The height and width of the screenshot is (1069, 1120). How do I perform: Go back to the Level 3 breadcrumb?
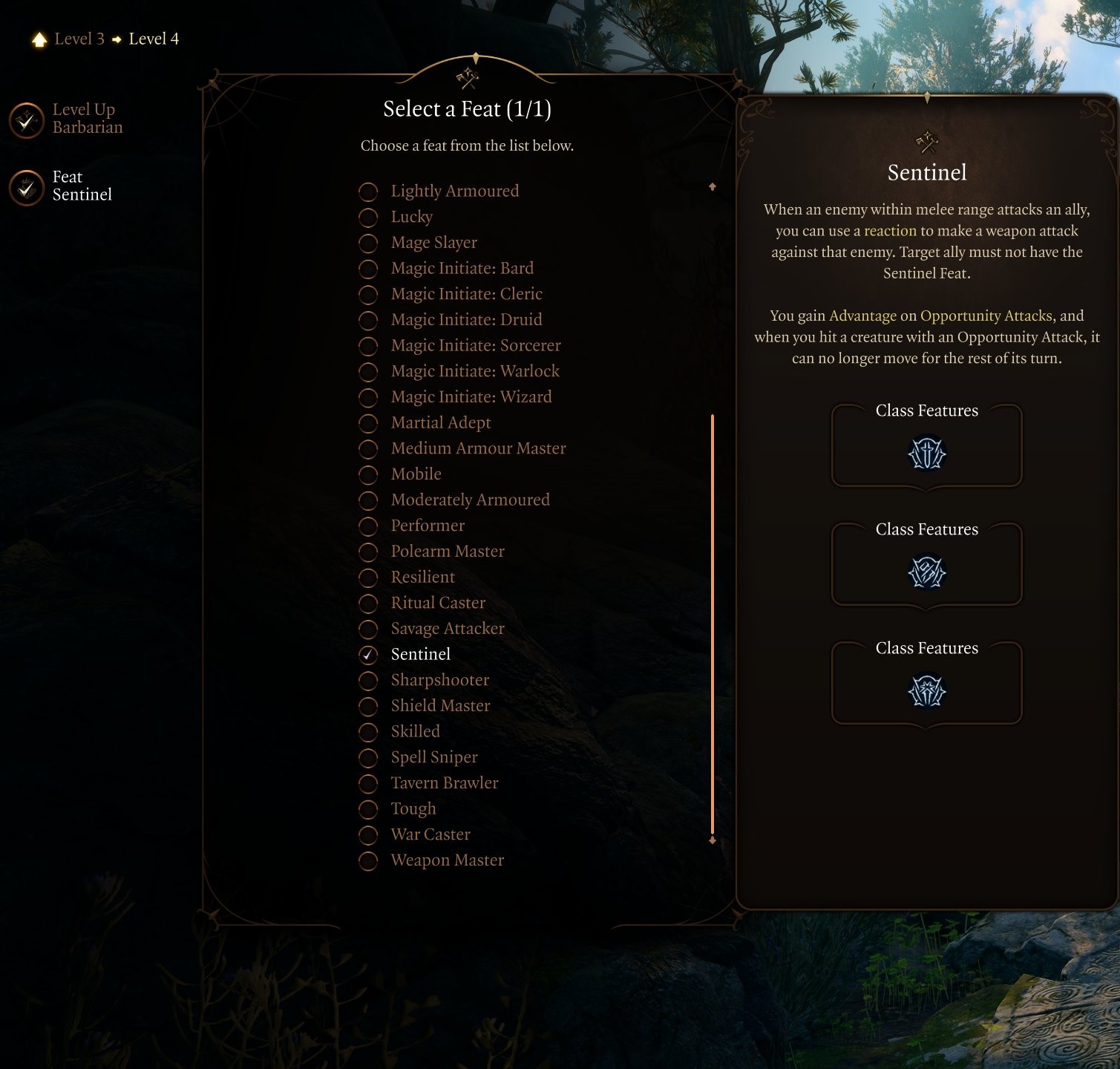coord(79,39)
